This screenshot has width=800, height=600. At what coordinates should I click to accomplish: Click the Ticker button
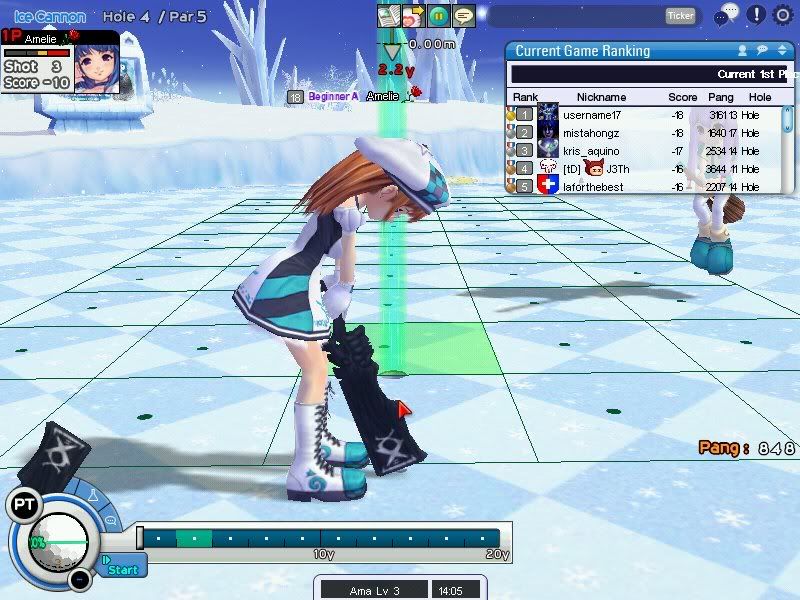(680, 15)
